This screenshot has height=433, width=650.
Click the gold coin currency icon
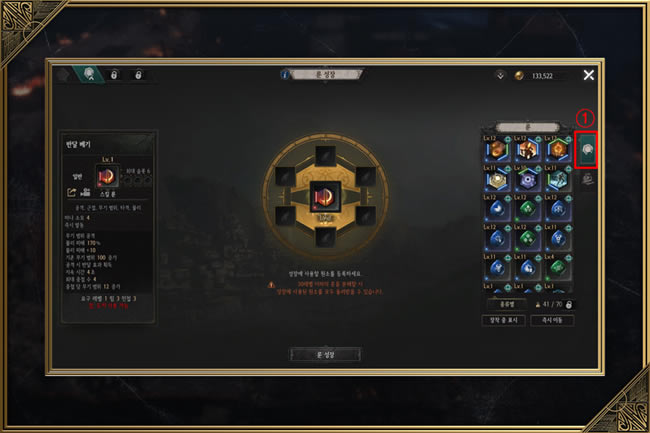coord(518,75)
